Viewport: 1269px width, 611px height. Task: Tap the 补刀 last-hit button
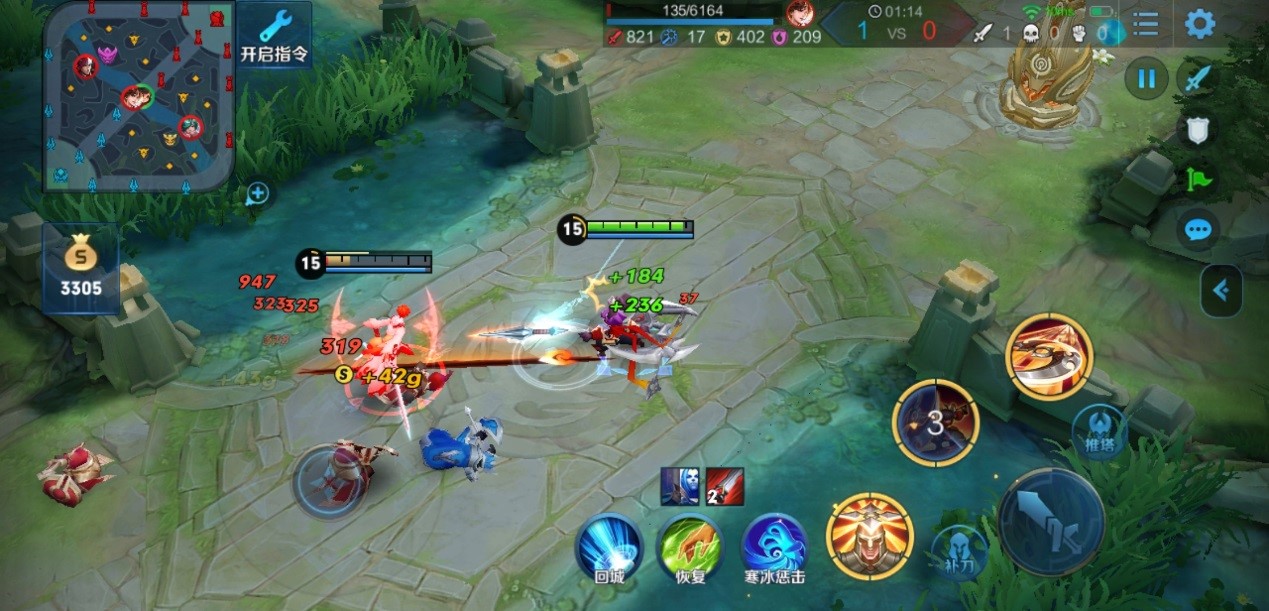(959, 550)
